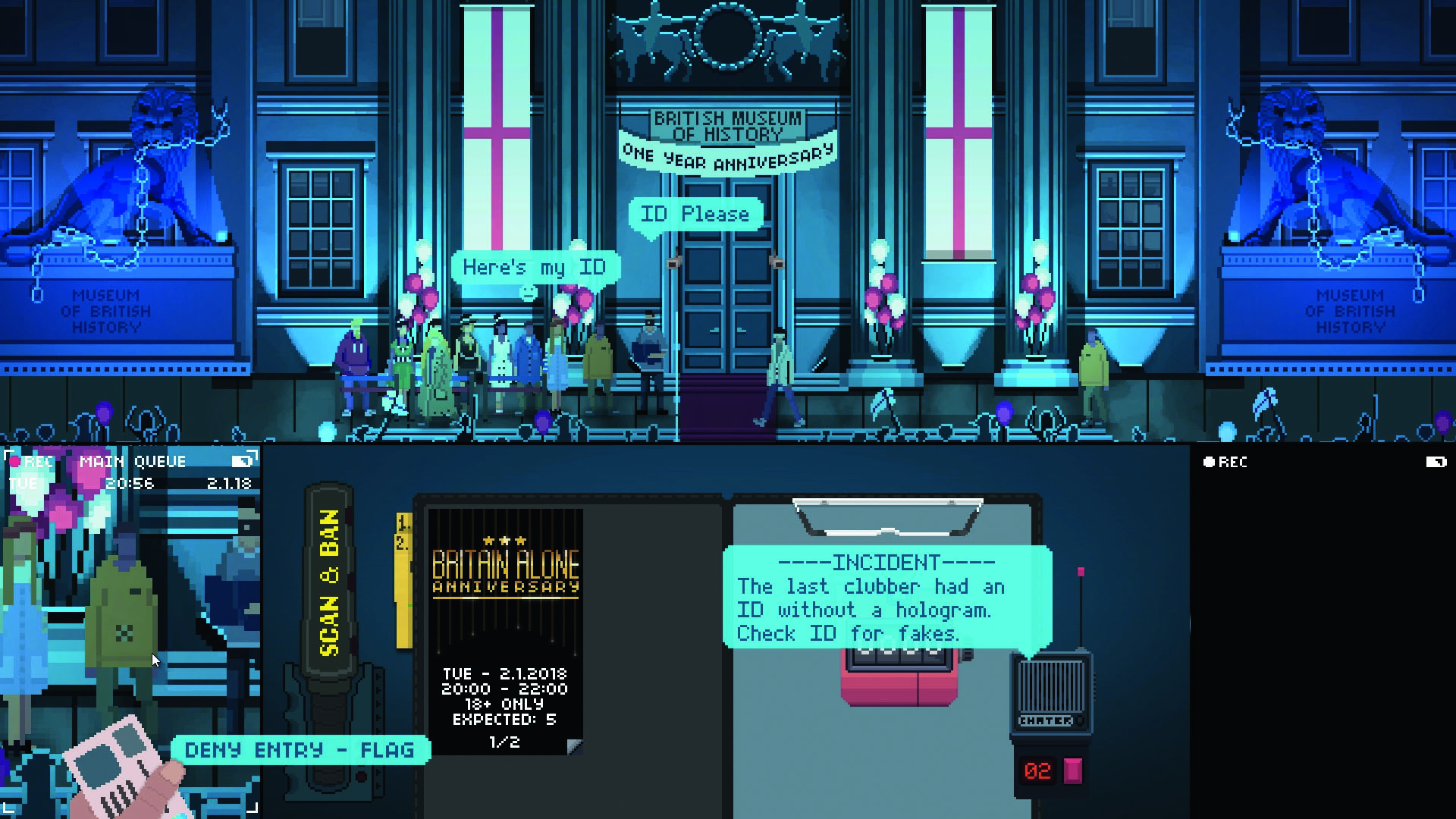
Task: Open the Britain Alone Anniversary flyer
Action: click(x=505, y=629)
